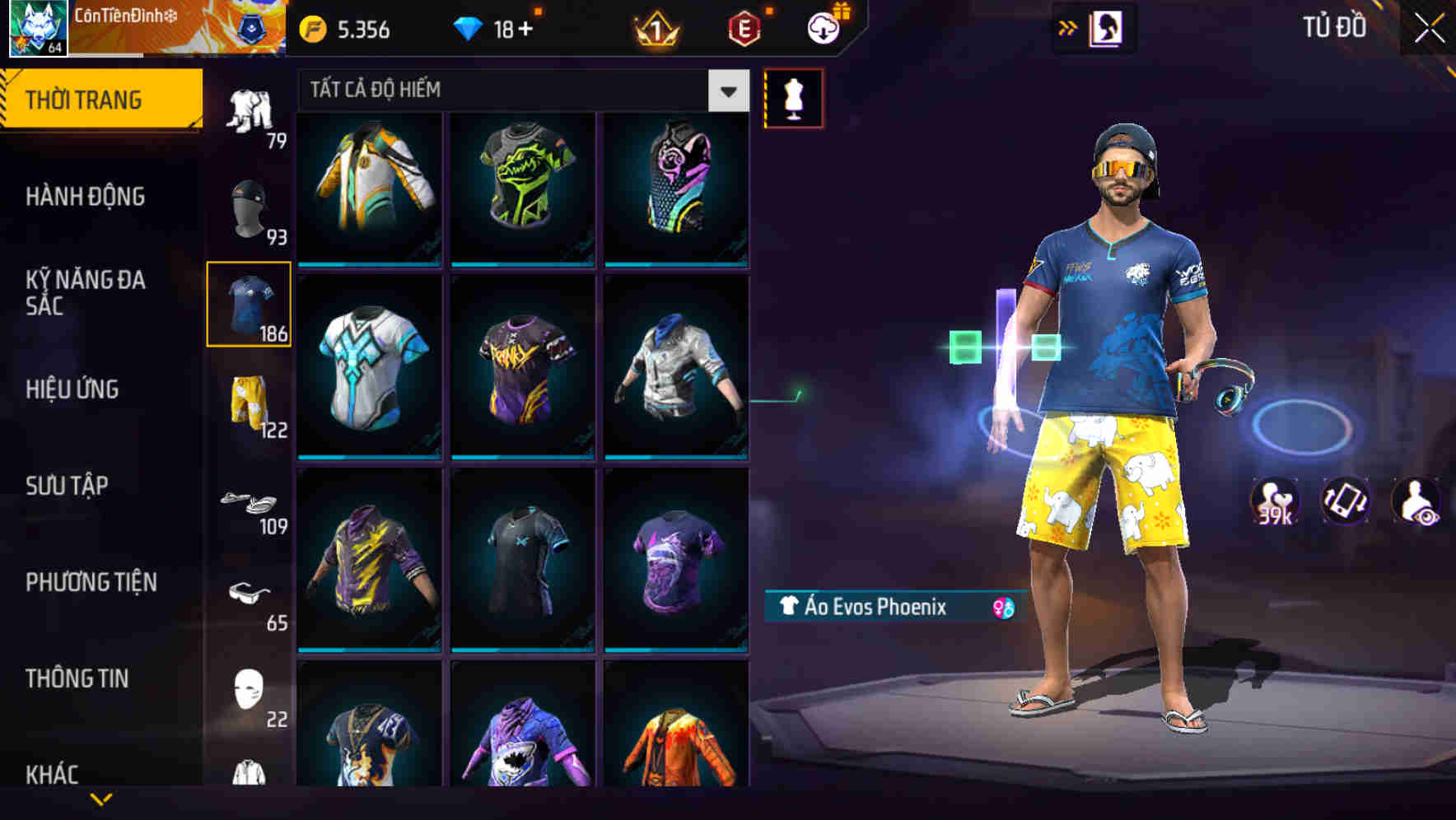
Task: Toggle the mannequin outfit preview
Action: (x=793, y=97)
